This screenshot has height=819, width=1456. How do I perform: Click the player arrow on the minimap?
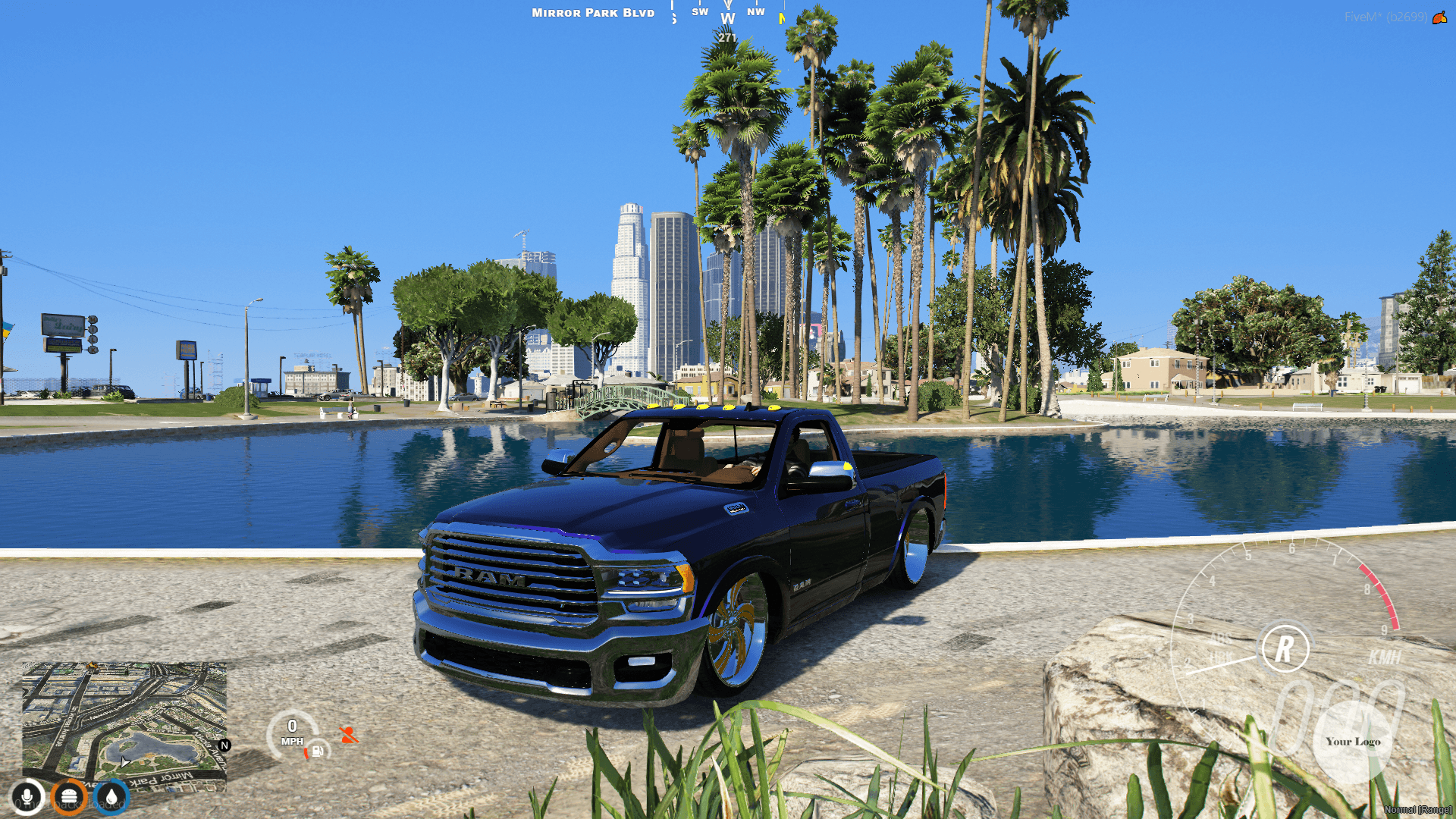pyautogui.click(x=124, y=764)
